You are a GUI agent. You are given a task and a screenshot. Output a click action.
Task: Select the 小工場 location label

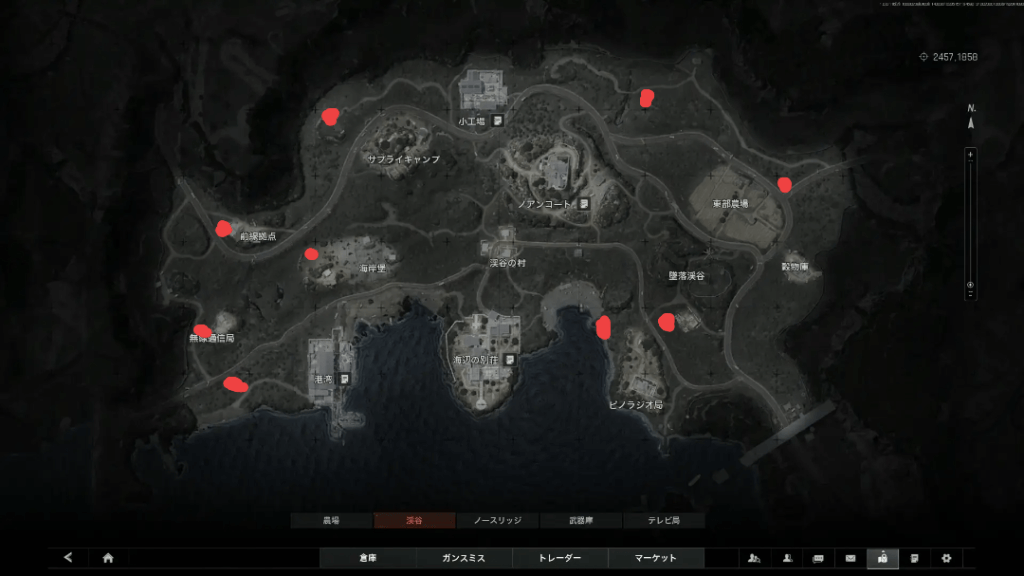point(472,121)
